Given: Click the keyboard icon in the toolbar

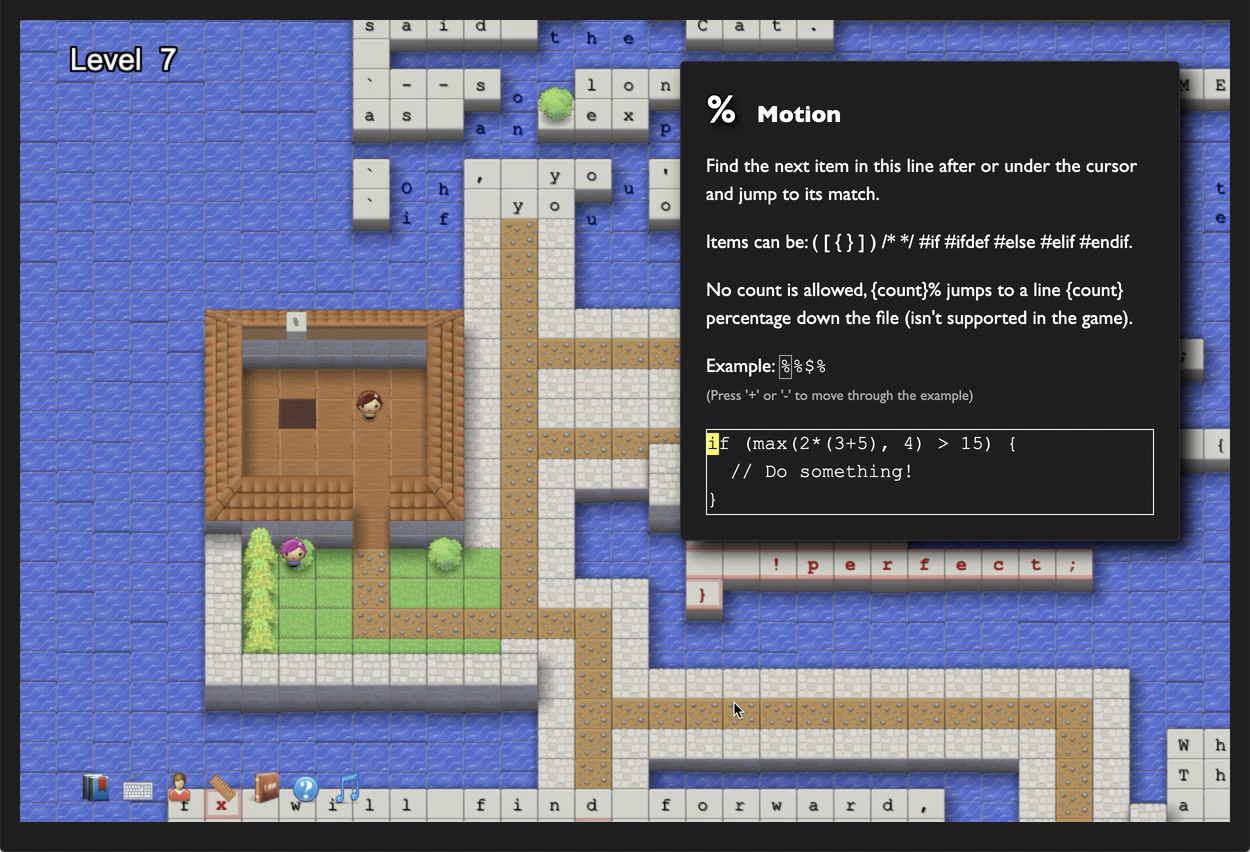Looking at the screenshot, I should click(138, 791).
